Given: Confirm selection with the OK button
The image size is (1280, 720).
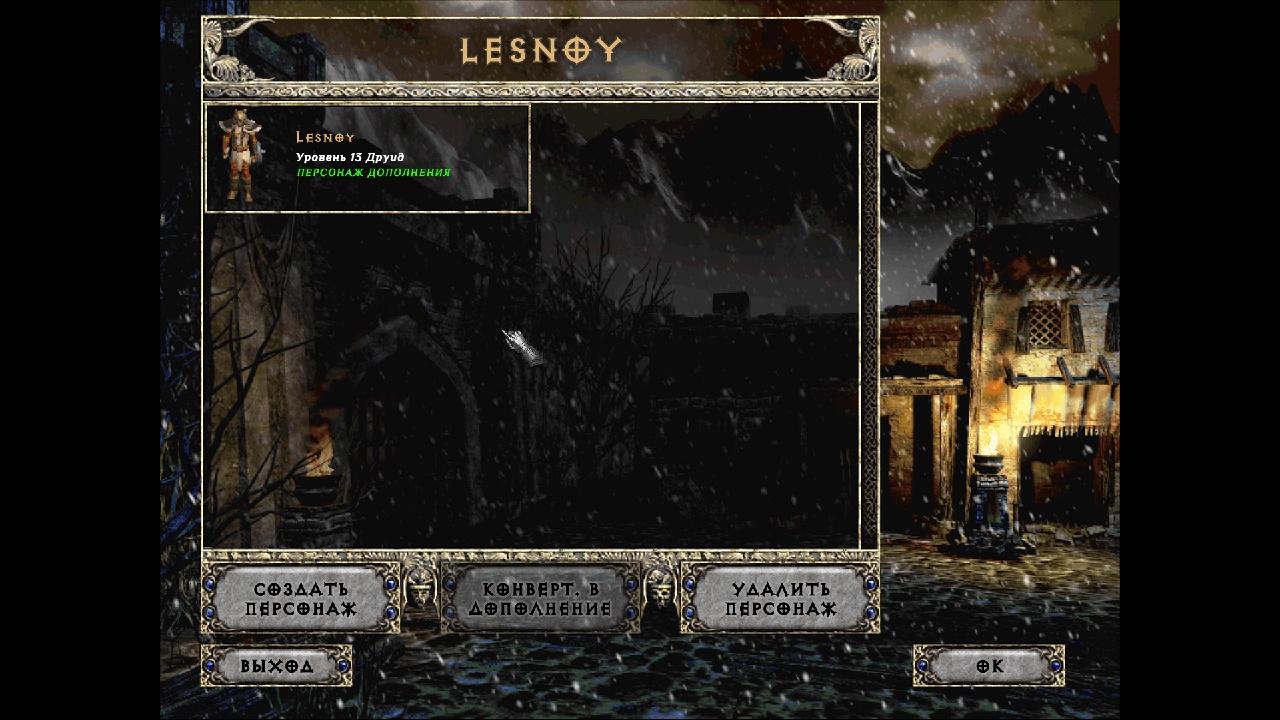Looking at the screenshot, I should pos(989,666).
